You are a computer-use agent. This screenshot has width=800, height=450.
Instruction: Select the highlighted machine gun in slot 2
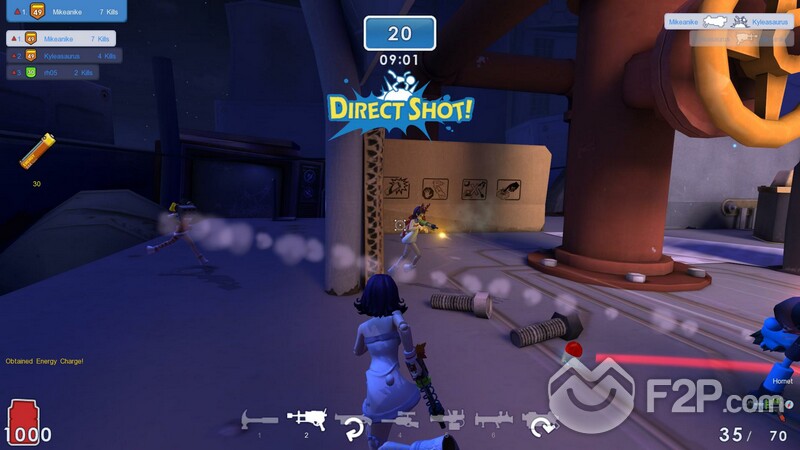[x=306, y=418]
